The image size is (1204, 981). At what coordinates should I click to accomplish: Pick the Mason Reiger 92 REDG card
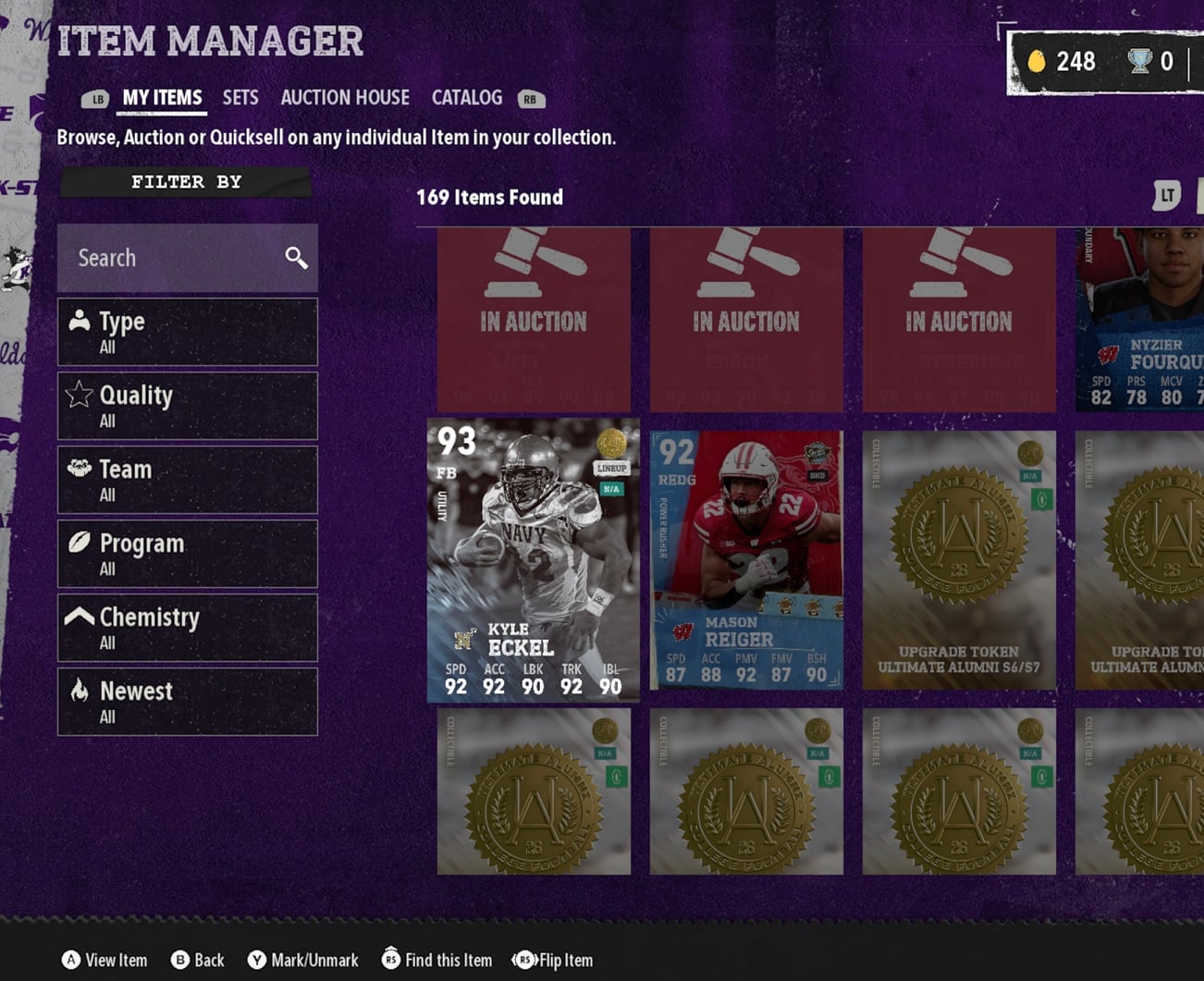746,560
